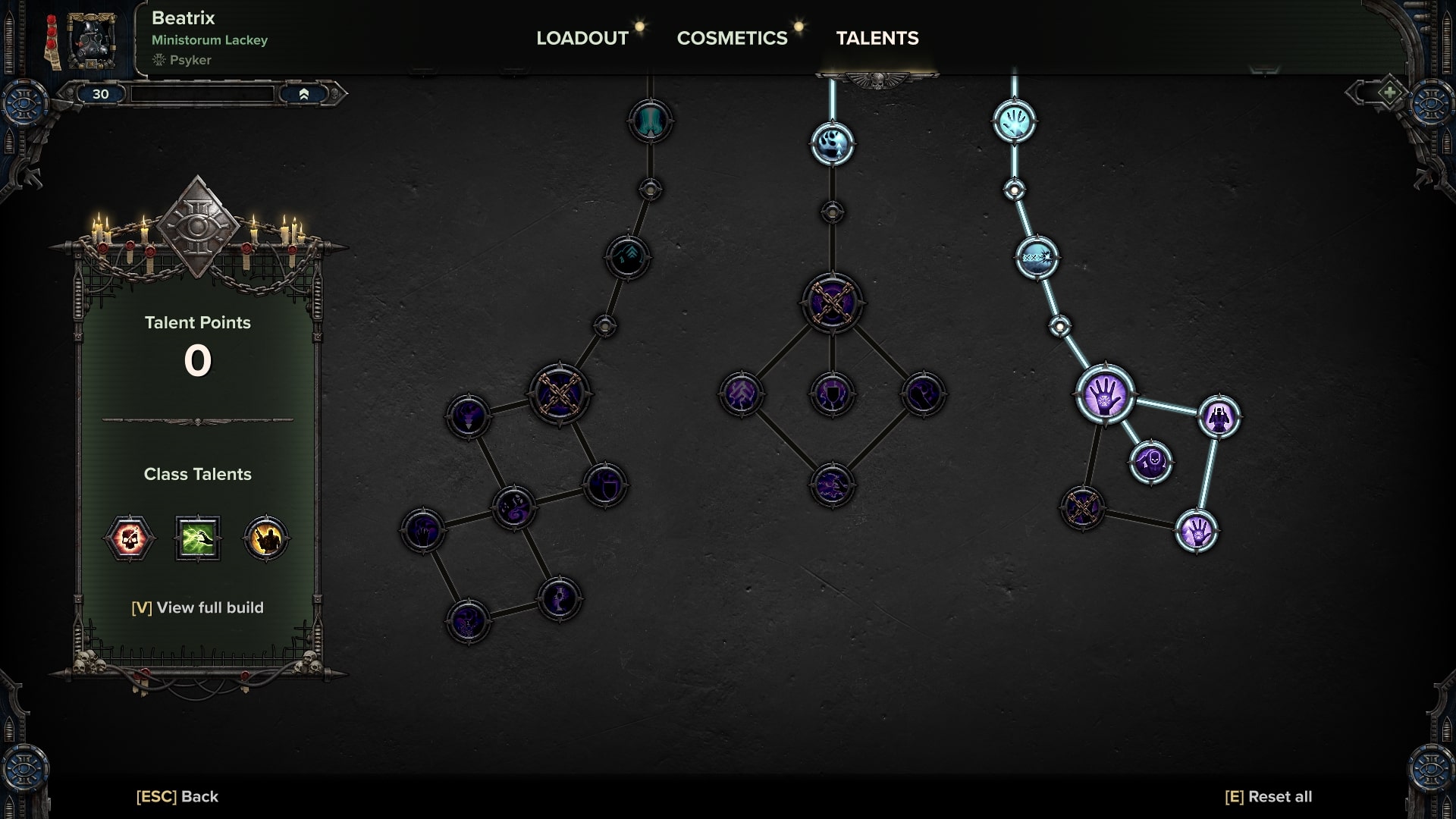Screen dimensions: 1456x819
Task: Click the red skull class talent icon
Action: pos(129,538)
